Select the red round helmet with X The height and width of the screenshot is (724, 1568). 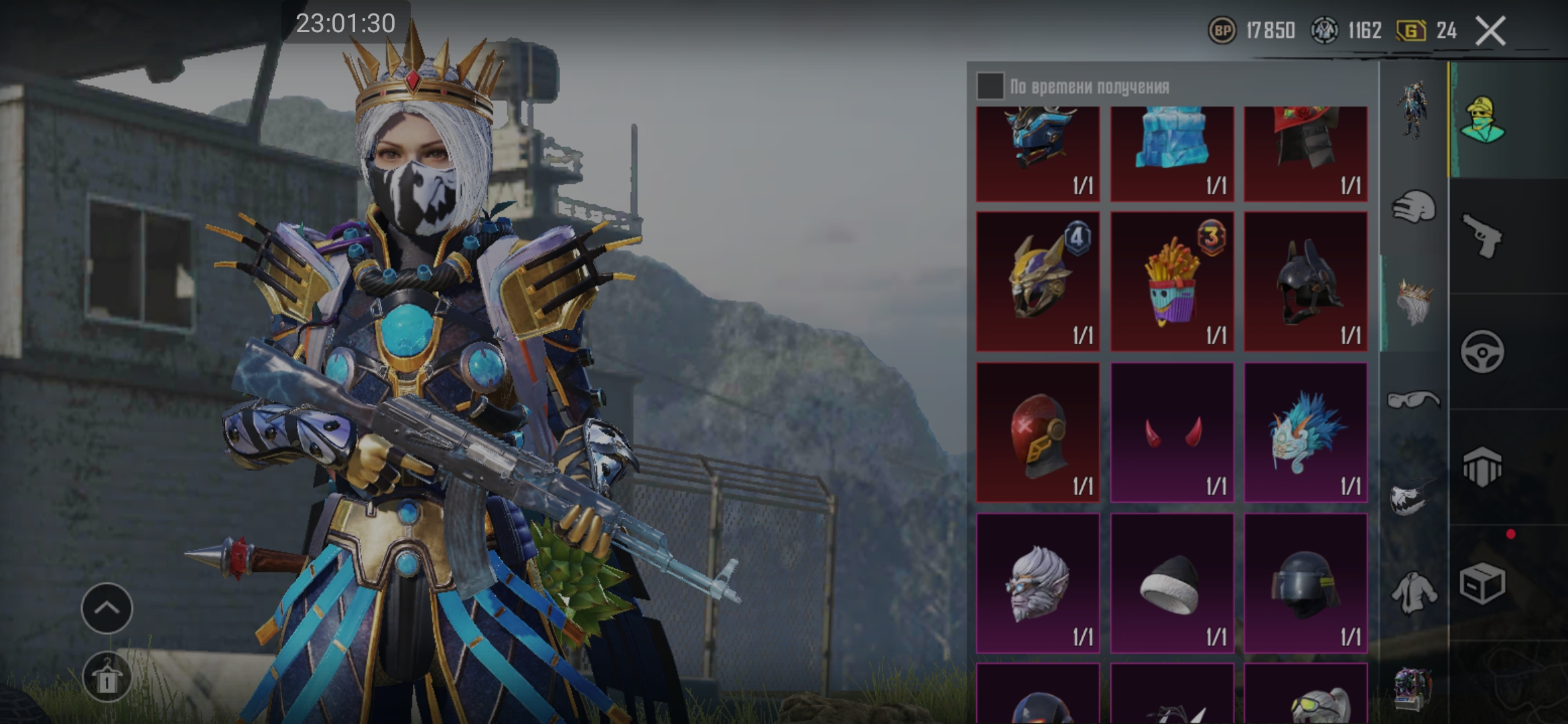[x=1037, y=432]
